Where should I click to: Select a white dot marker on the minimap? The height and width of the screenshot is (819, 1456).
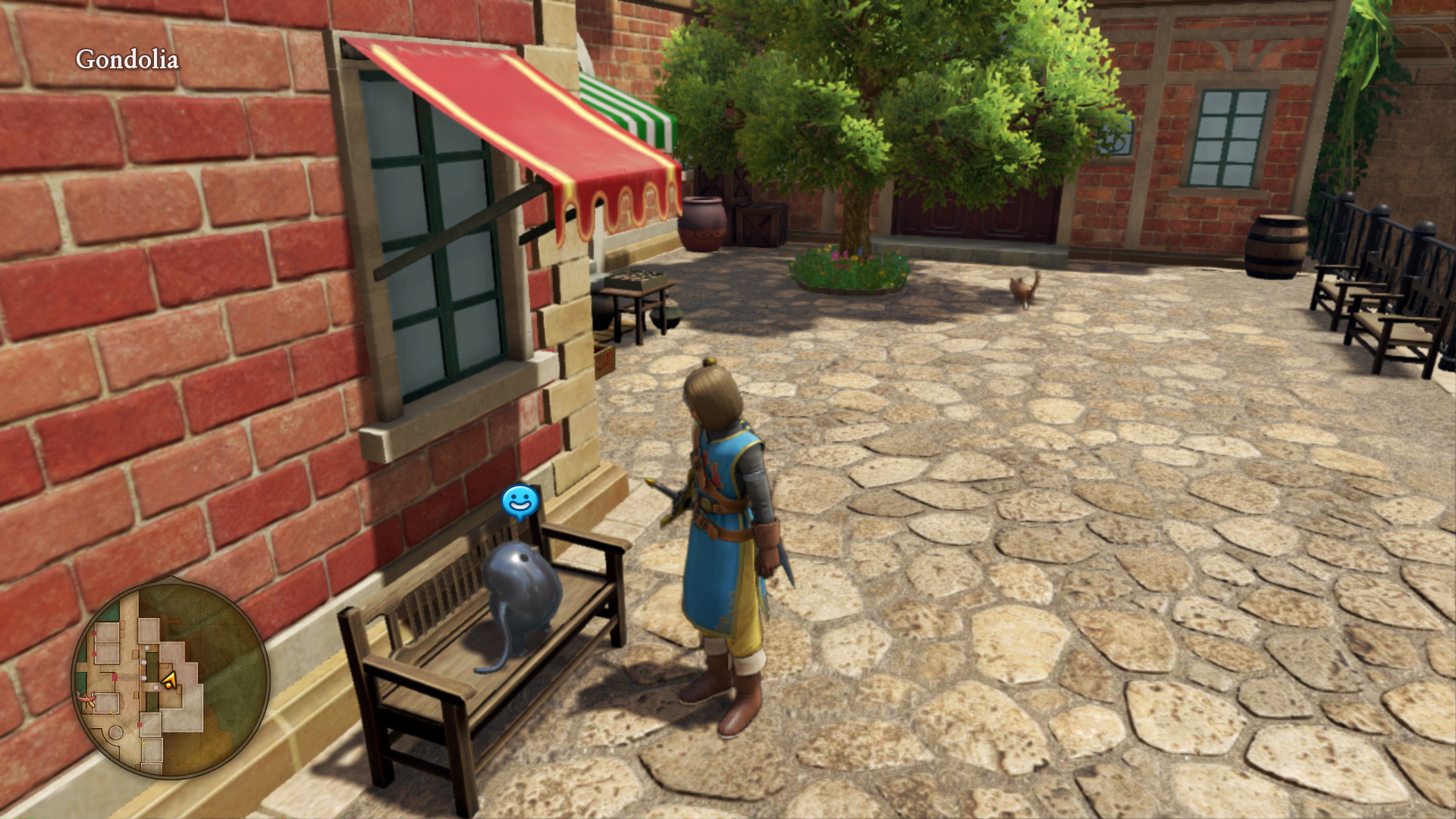tap(148, 647)
